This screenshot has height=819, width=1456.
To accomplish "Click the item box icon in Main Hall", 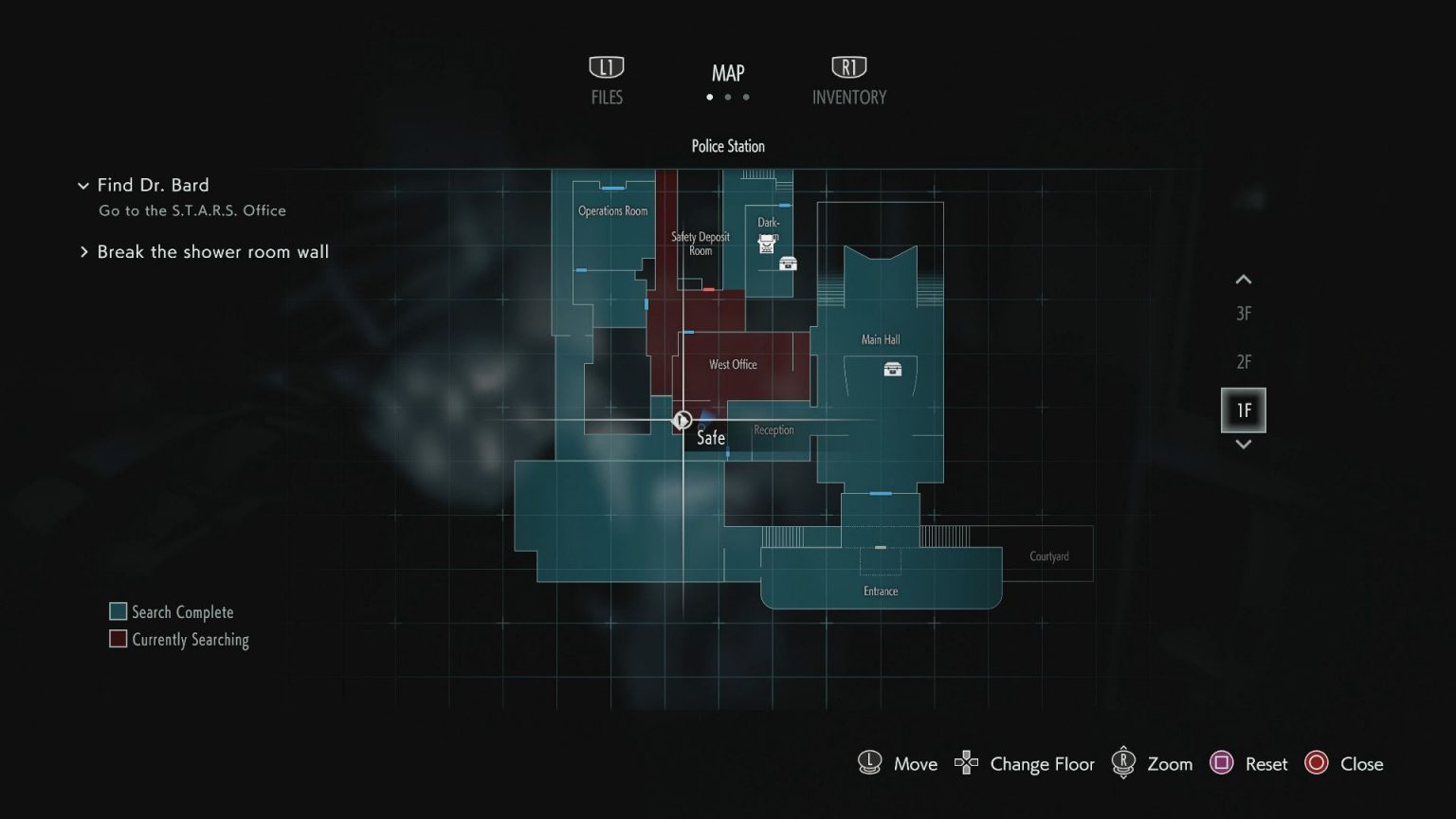I will tap(894, 371).
